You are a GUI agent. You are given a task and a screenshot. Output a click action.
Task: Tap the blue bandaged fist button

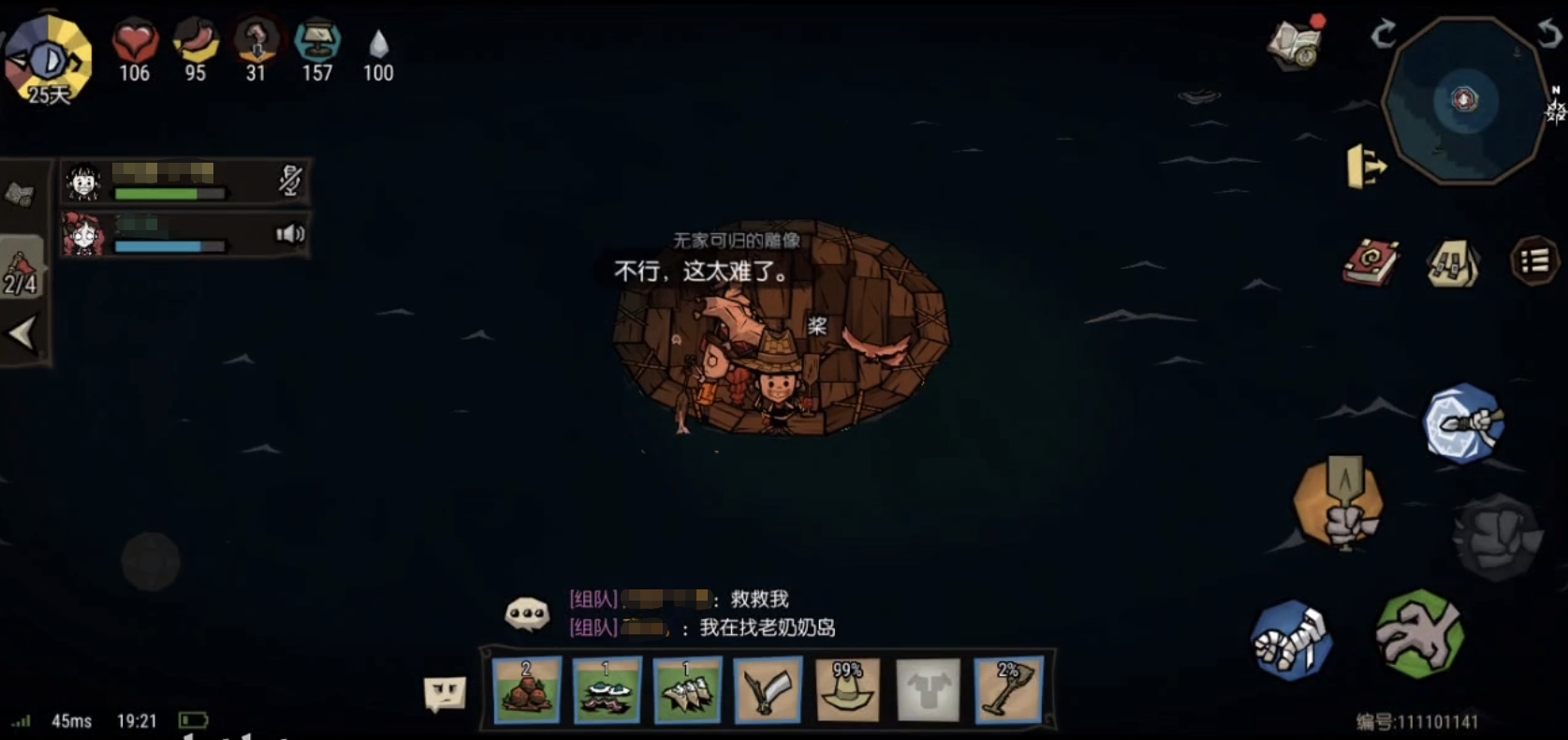tap(1293, 641)
